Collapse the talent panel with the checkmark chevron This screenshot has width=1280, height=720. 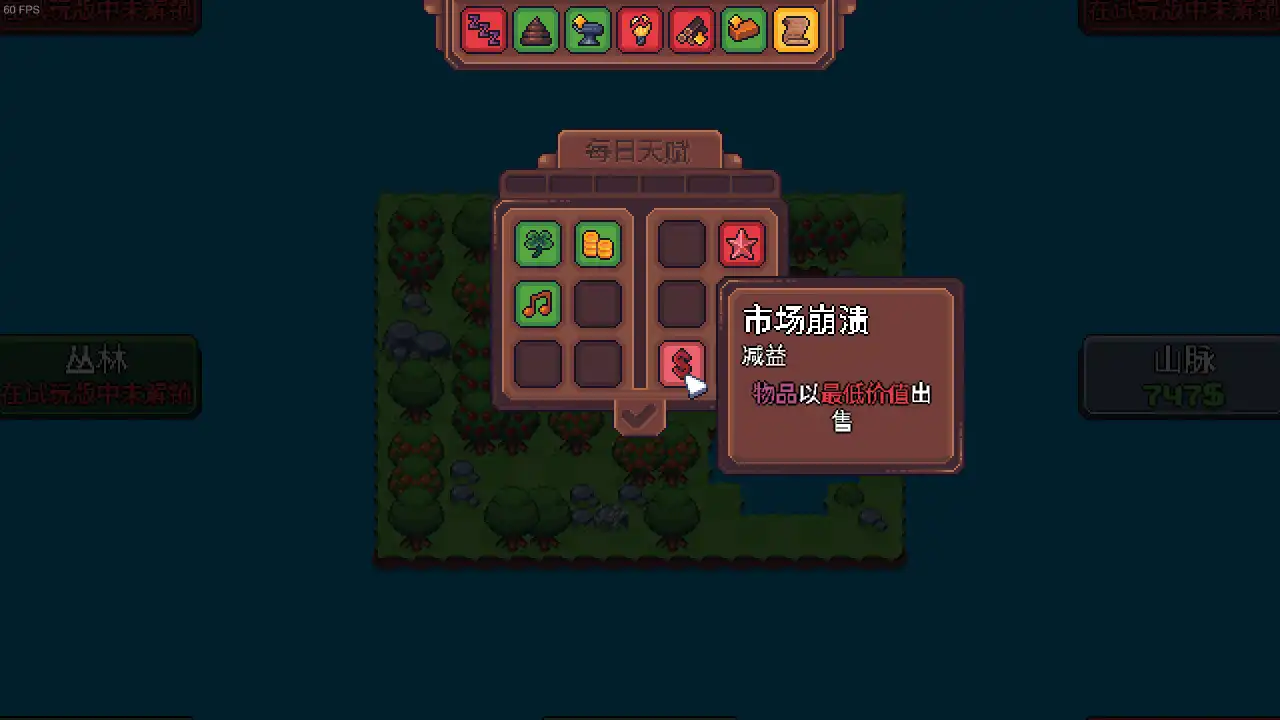click(639, 417)
